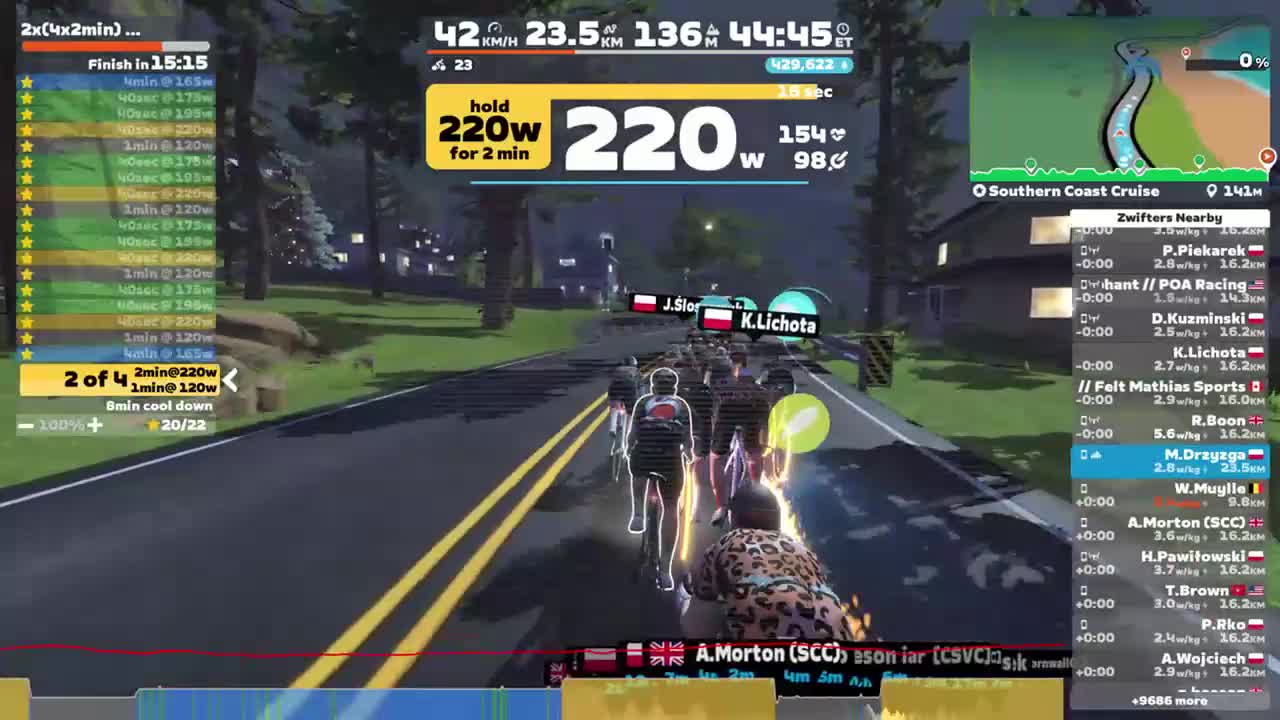Click plus to increase the 100% workout intensity
1280x720 pixels.
point(95,425)
